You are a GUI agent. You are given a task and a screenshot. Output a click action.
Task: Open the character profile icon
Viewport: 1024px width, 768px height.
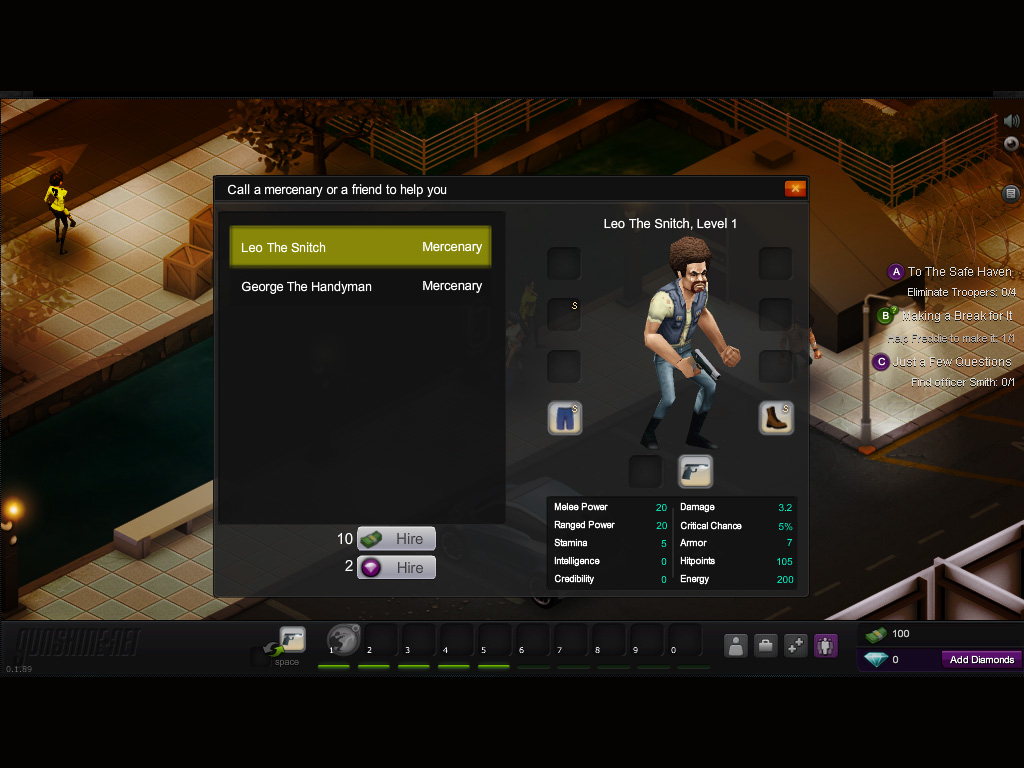click(x=736, y=646)
